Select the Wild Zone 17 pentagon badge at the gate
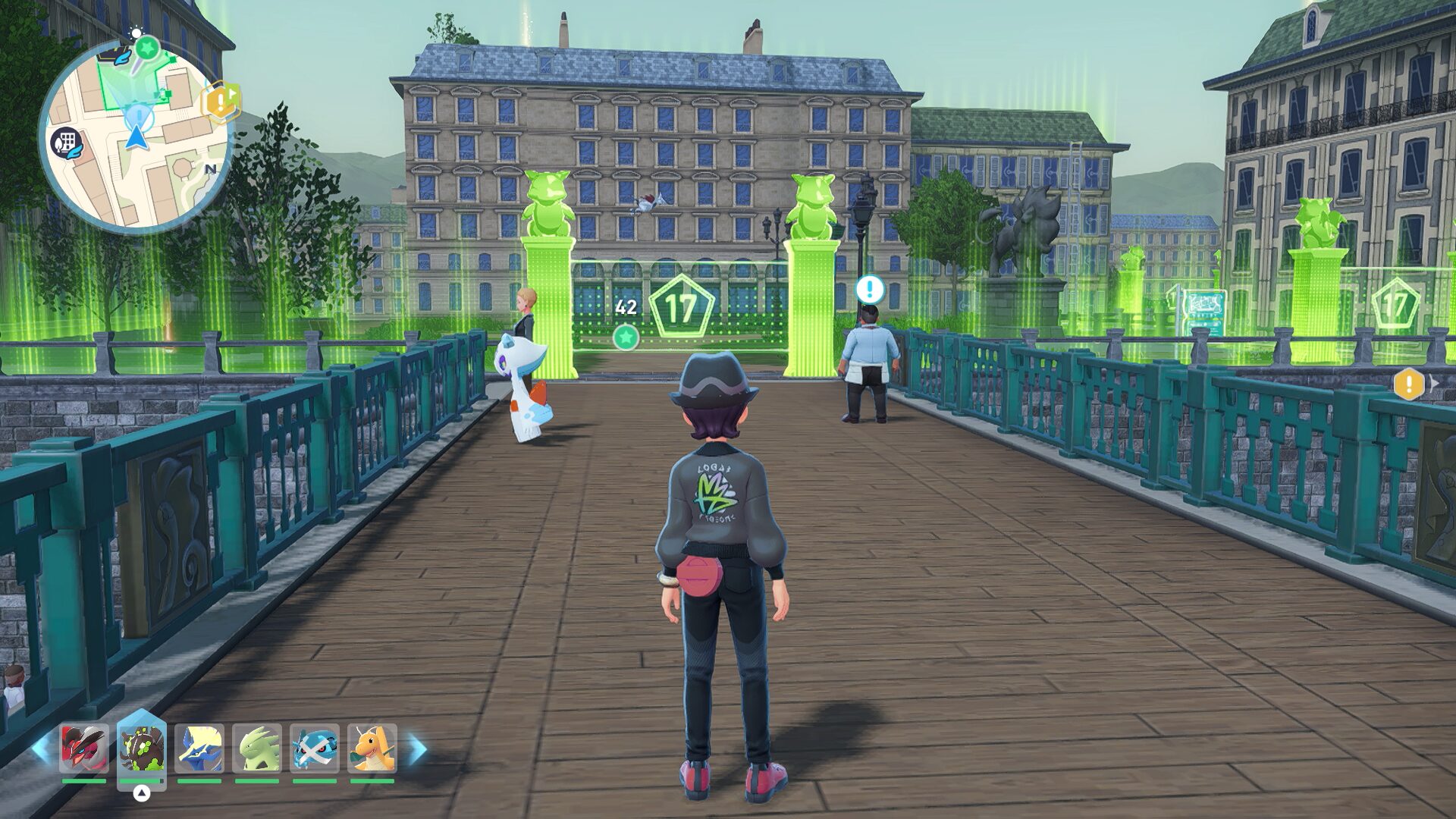This screenshot has width=1456, height=819. [x=681, y=307]
